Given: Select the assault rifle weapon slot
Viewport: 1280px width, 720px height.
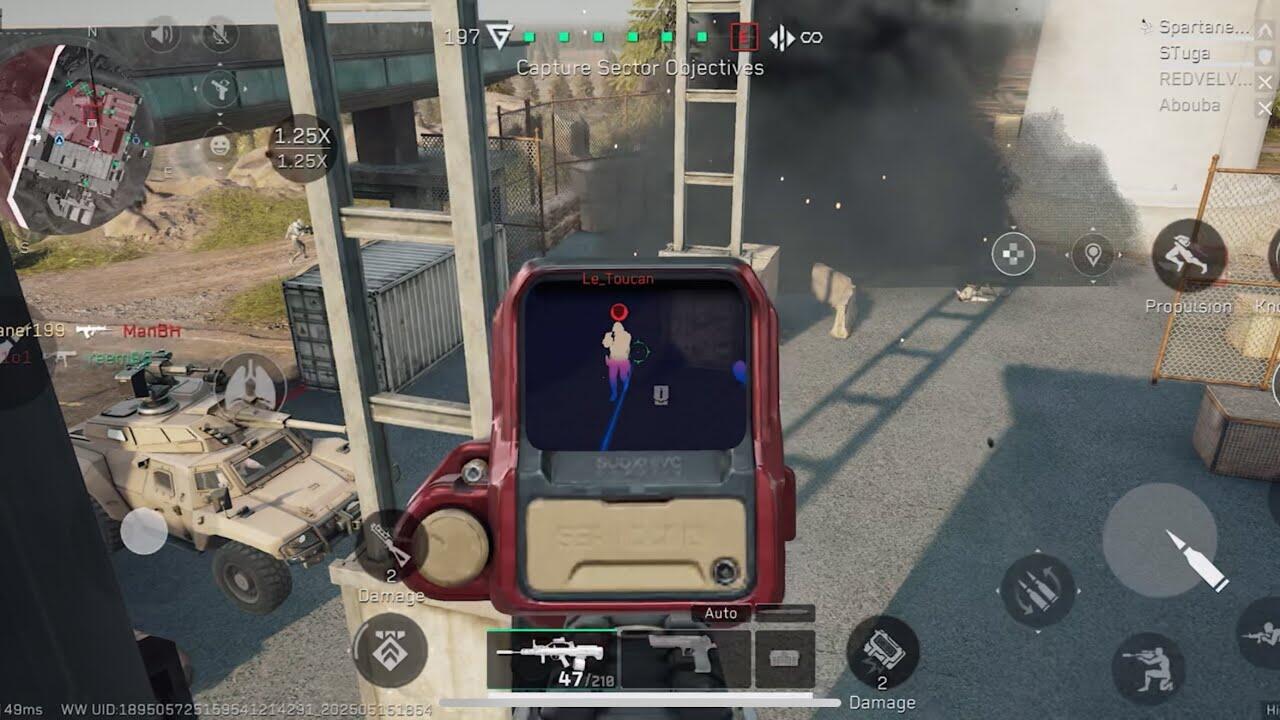Looking at the screenshot, I should click(x=551, y=660).
